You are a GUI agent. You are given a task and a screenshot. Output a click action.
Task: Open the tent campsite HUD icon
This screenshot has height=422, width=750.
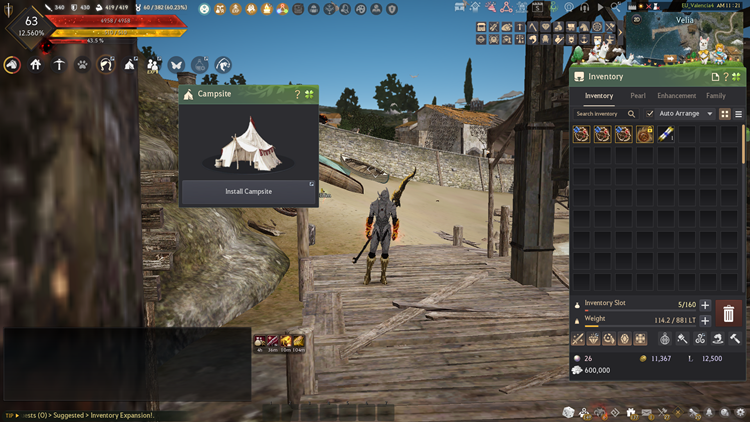pos(130,65)
